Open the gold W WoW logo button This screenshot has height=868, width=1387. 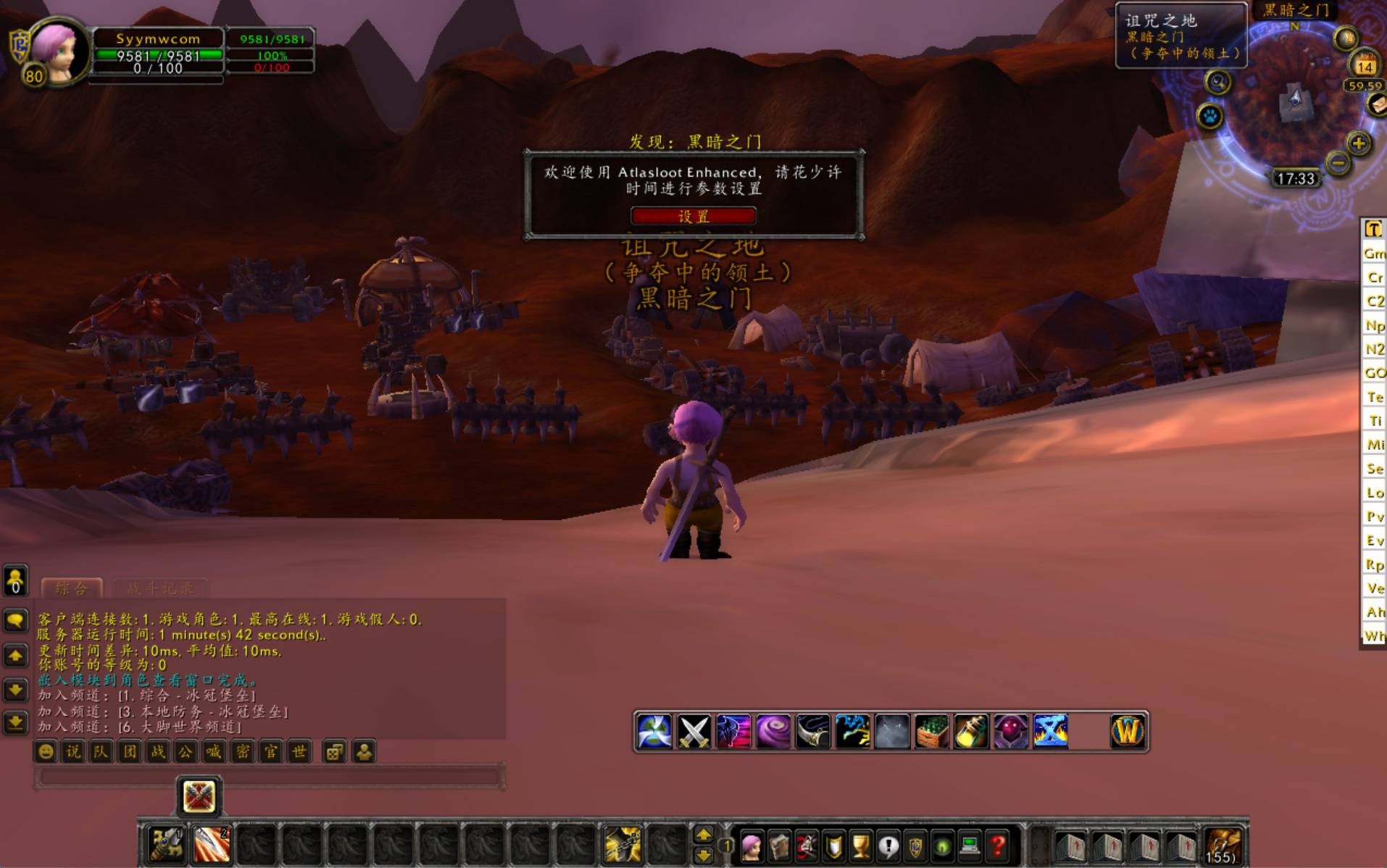tap(1128, 731)
